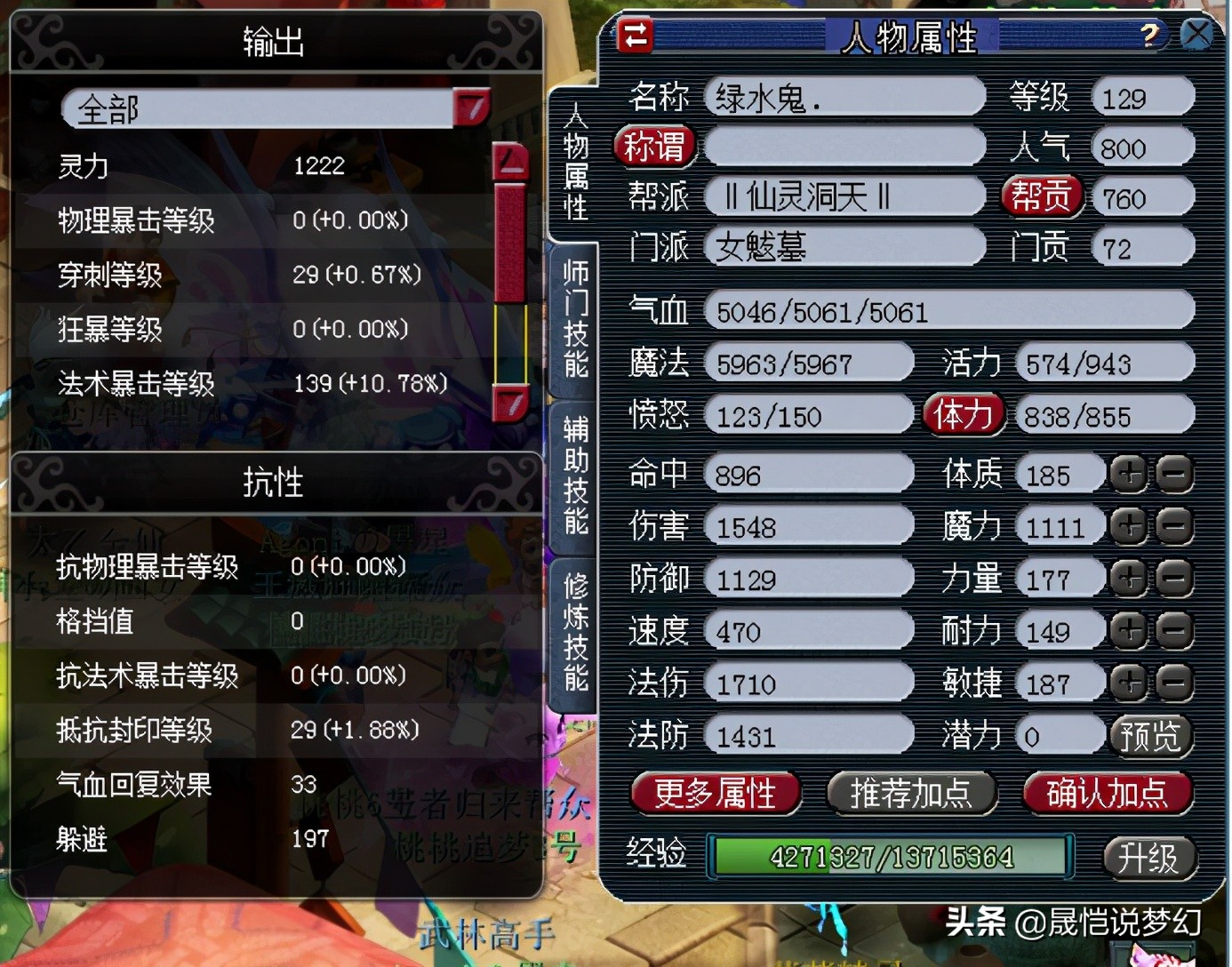
Task: Click the 名称 name input field
Action: pyautogui.click(x=844, y=96)
